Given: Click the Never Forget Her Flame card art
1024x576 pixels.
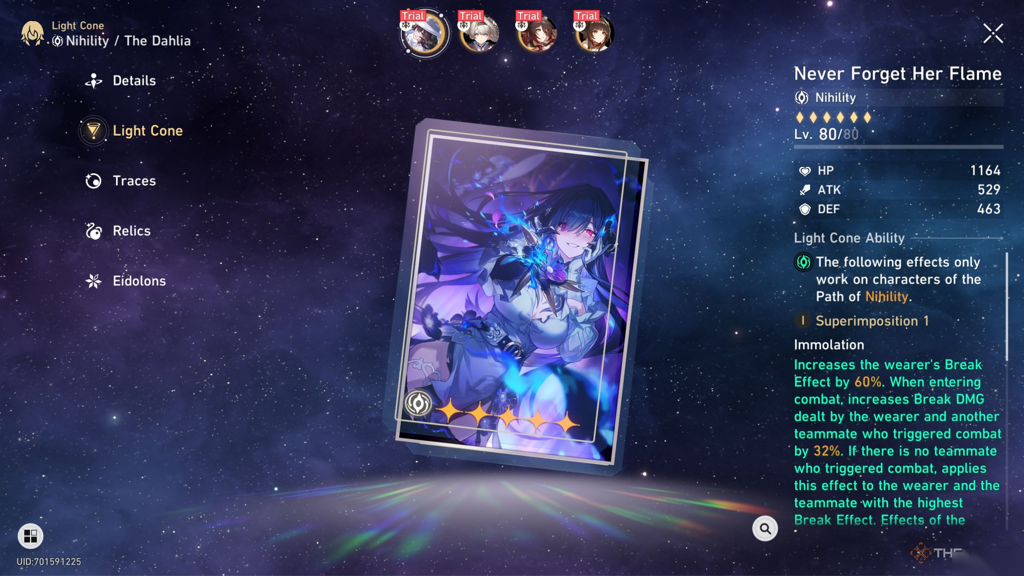Looking at the screenshot, I should [517, 295].
